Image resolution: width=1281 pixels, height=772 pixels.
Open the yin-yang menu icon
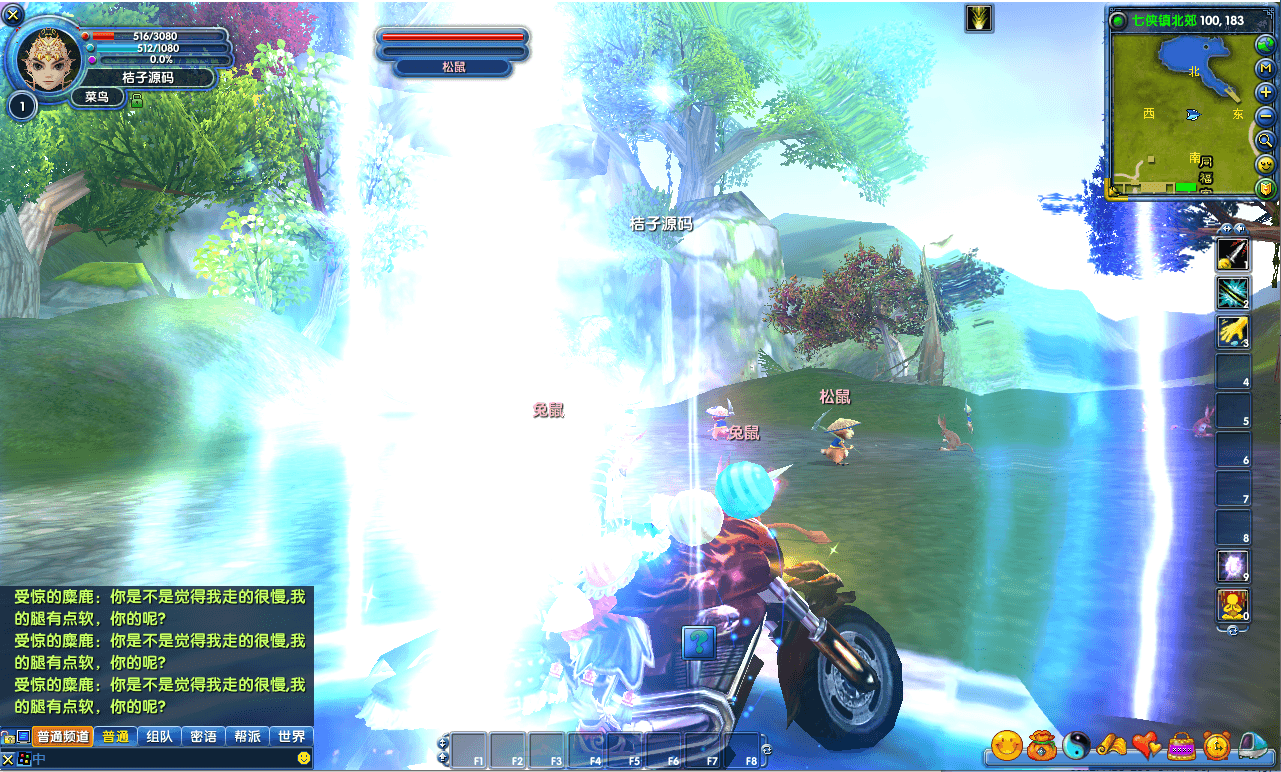pyautogui.click(x=1076, y=745)
